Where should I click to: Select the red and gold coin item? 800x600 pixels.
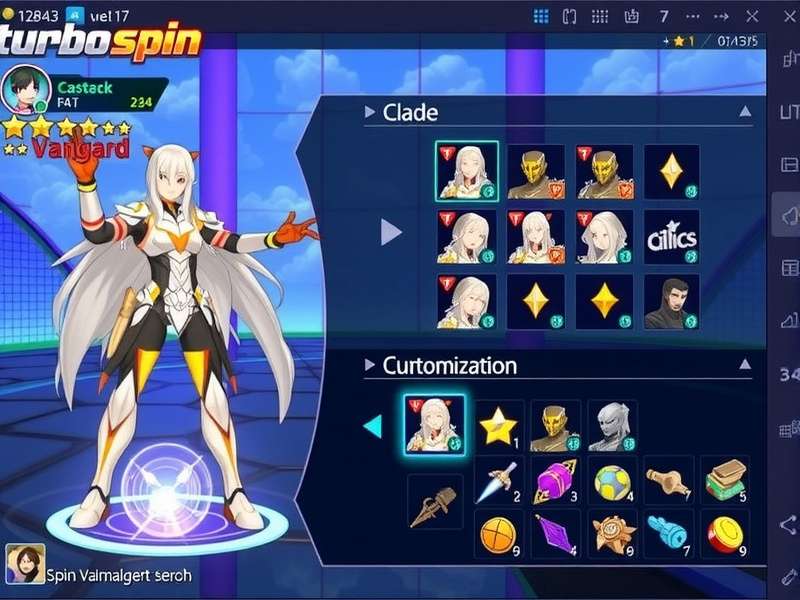[x=725, y=533]
